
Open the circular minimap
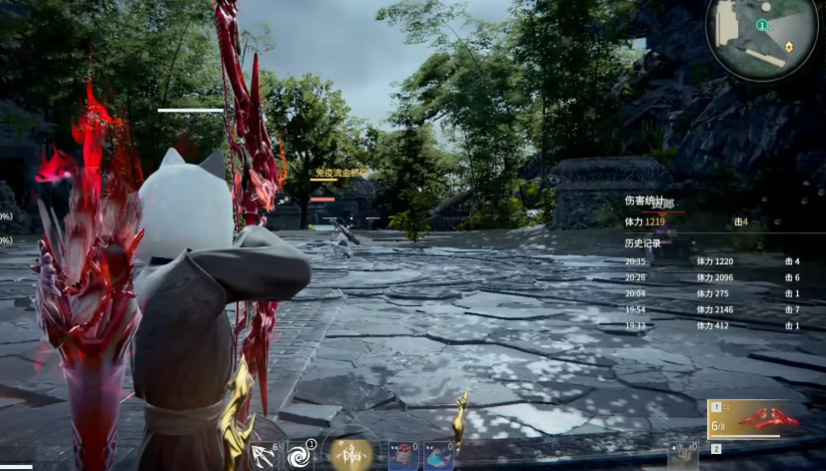click(762, 38)
